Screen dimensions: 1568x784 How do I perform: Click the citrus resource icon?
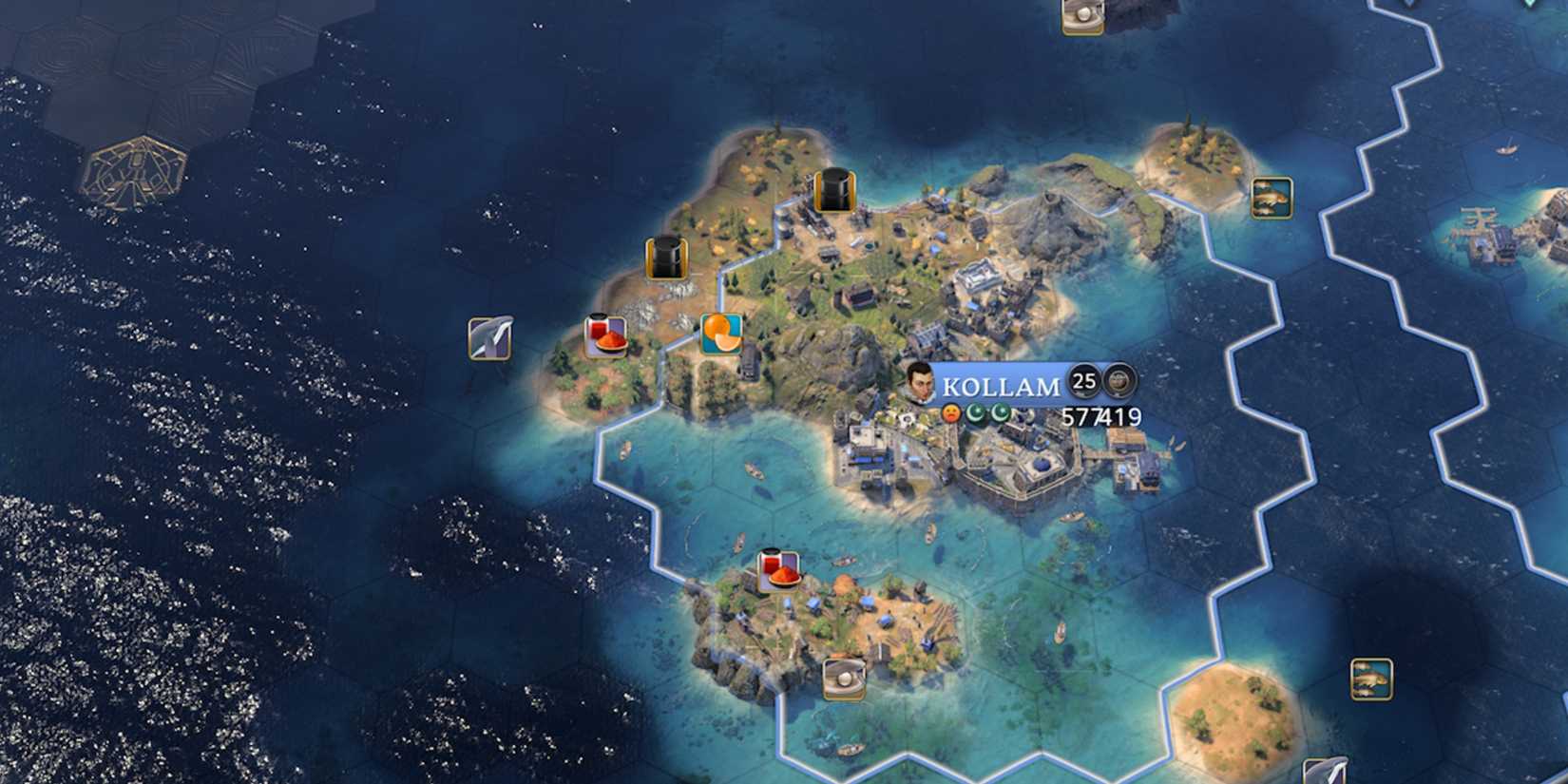tap(720, 333)
